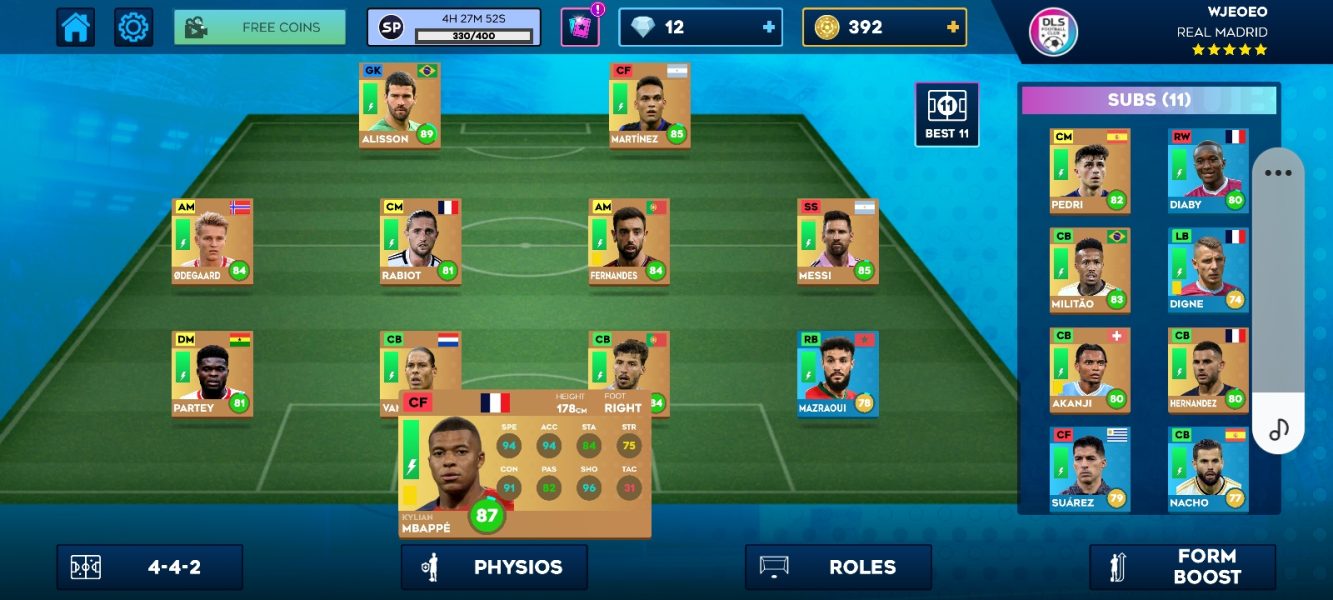Change the 4-4-2 formation
Viewport: 1333px width, 600px height.
(150, 567)
